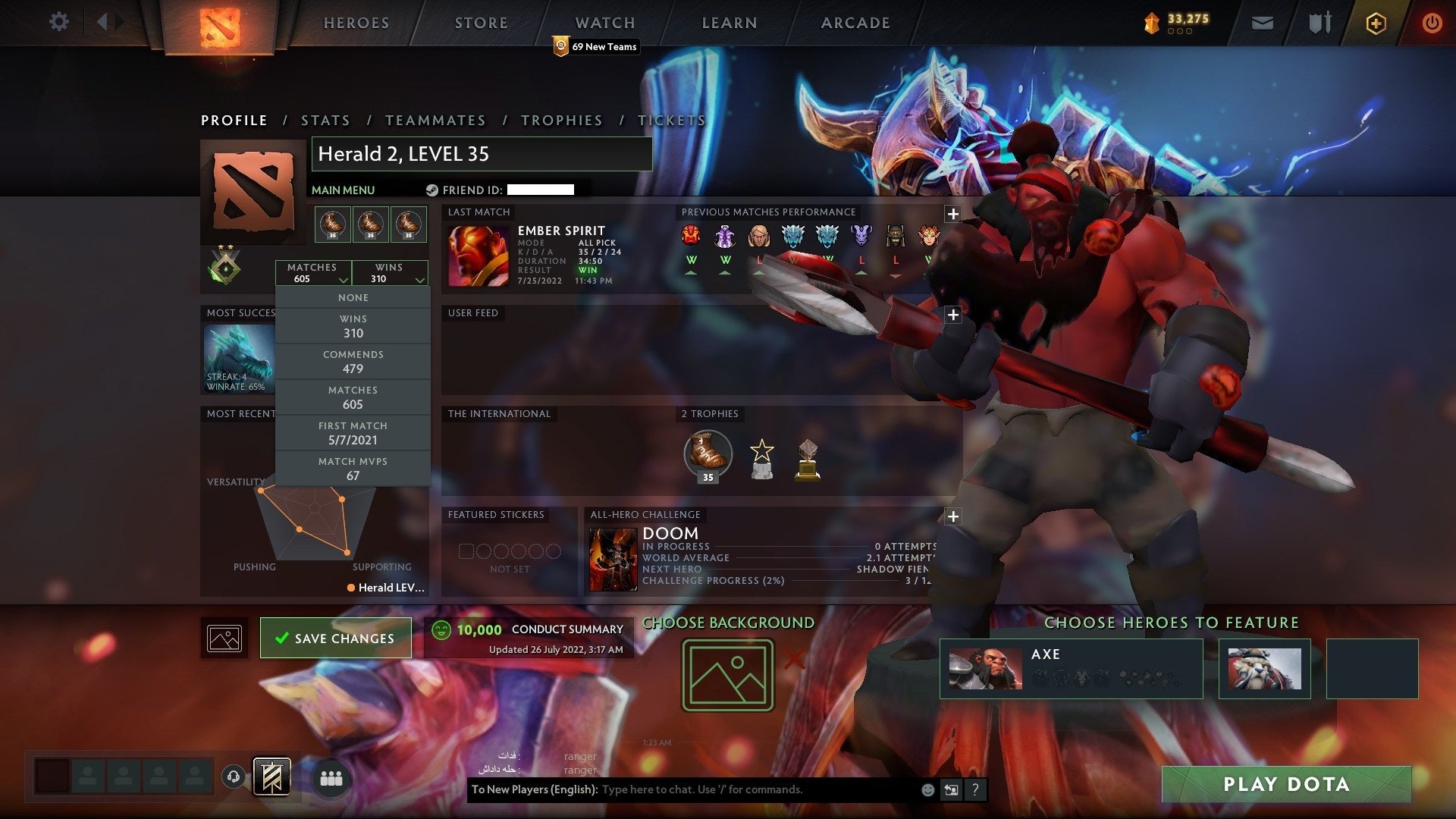Click the power disconnect icon
1456x819 pixels.
click(x=1432, y=23)
